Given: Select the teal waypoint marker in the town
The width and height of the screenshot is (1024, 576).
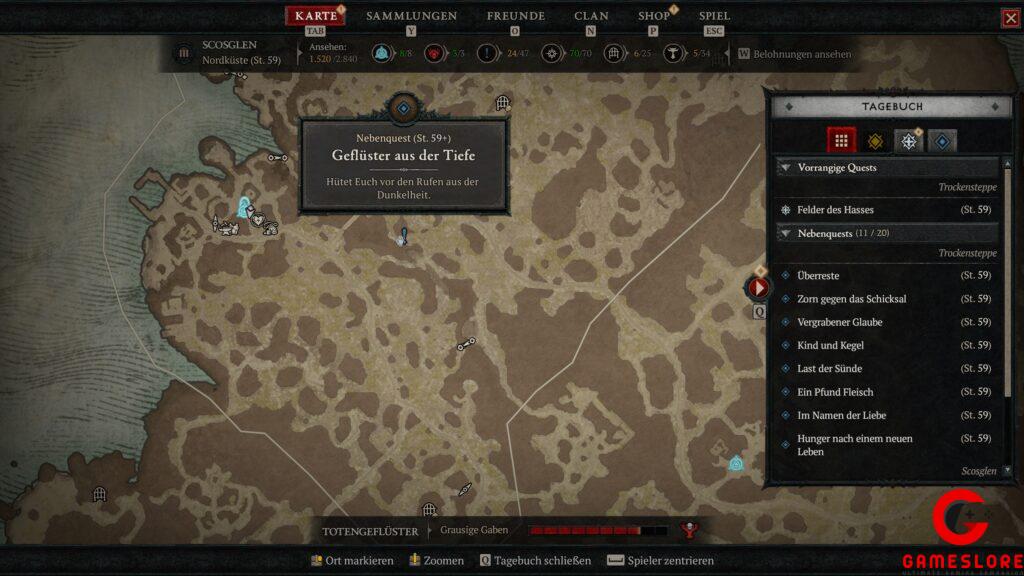Looking at the screenshot, I should [242, 207].
